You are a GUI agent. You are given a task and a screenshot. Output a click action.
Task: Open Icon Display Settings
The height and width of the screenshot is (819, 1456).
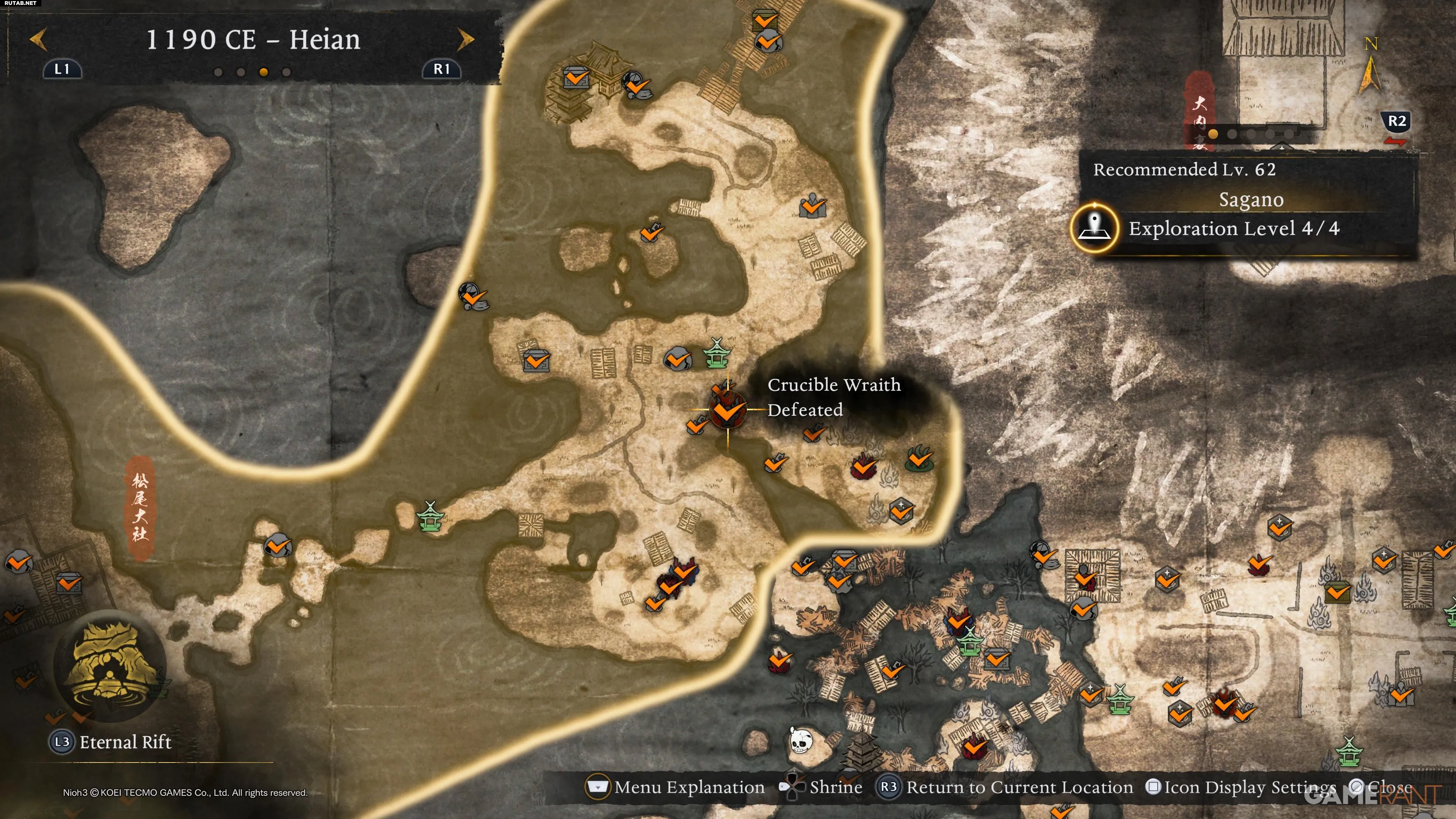pyautogui.click(x=1241, y=787)
